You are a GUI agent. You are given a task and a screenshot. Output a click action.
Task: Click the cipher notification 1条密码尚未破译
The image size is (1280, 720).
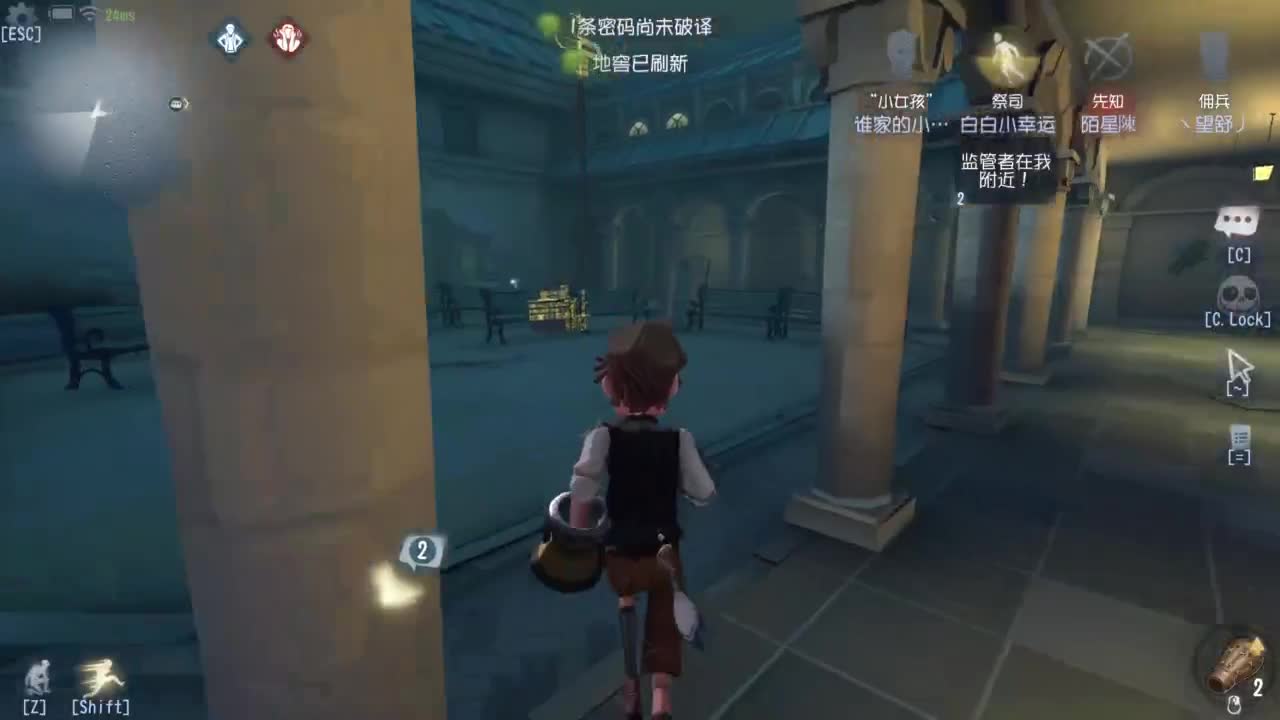[641, 27]
